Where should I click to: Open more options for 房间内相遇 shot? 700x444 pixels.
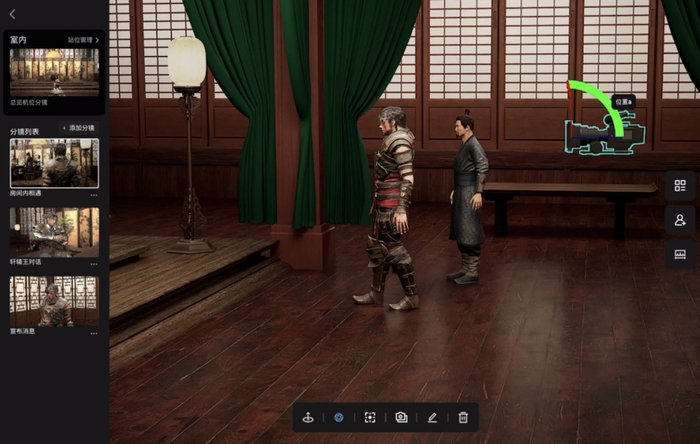click(x=94, y=195)
